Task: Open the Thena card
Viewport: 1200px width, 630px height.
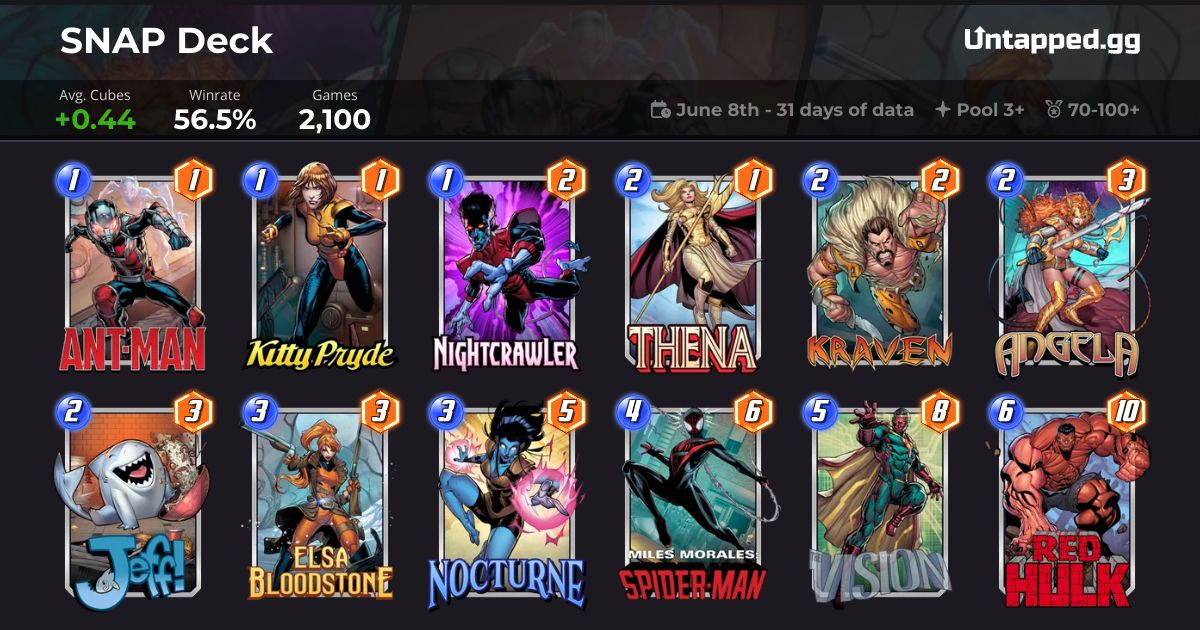Action: click(692, 268)
